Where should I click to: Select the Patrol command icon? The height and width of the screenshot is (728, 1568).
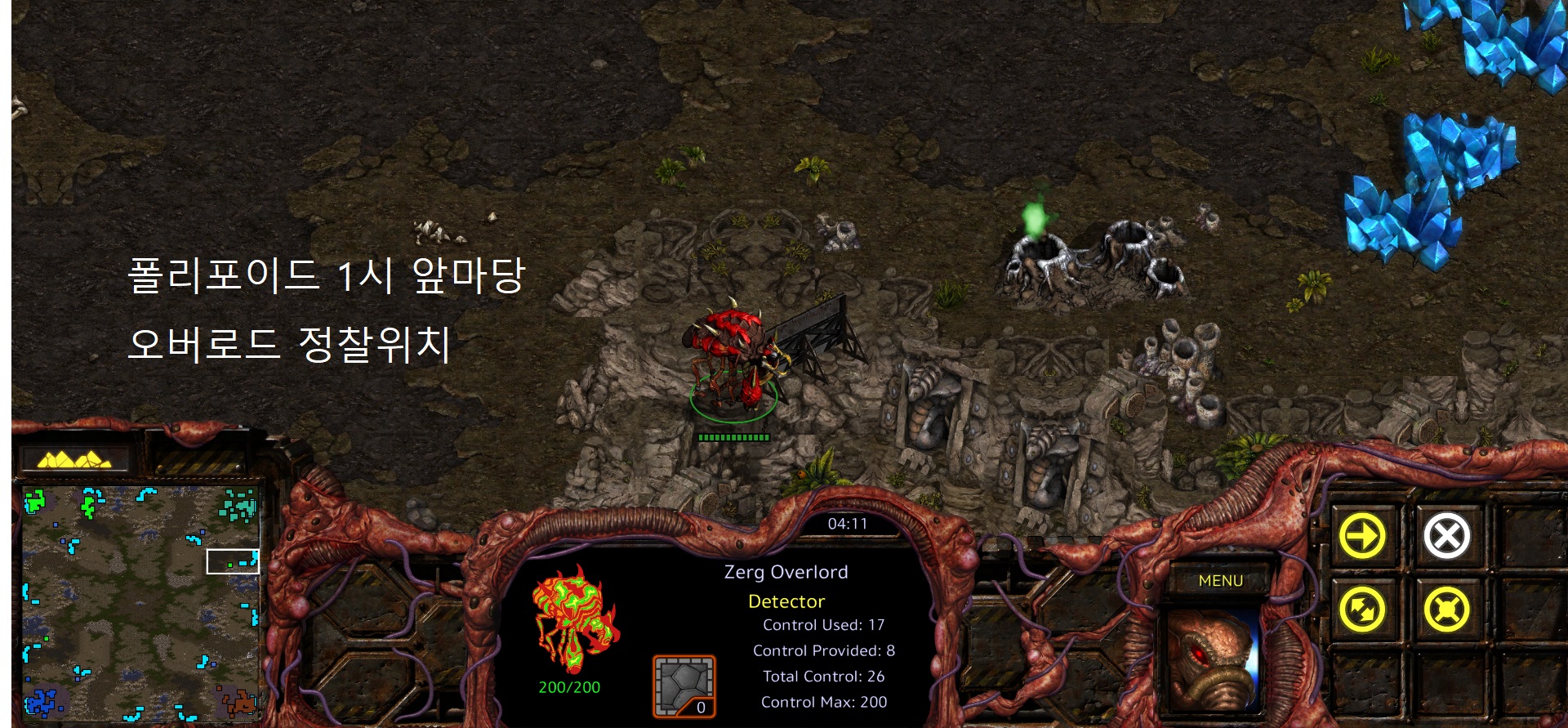[x=1362, y=610]
